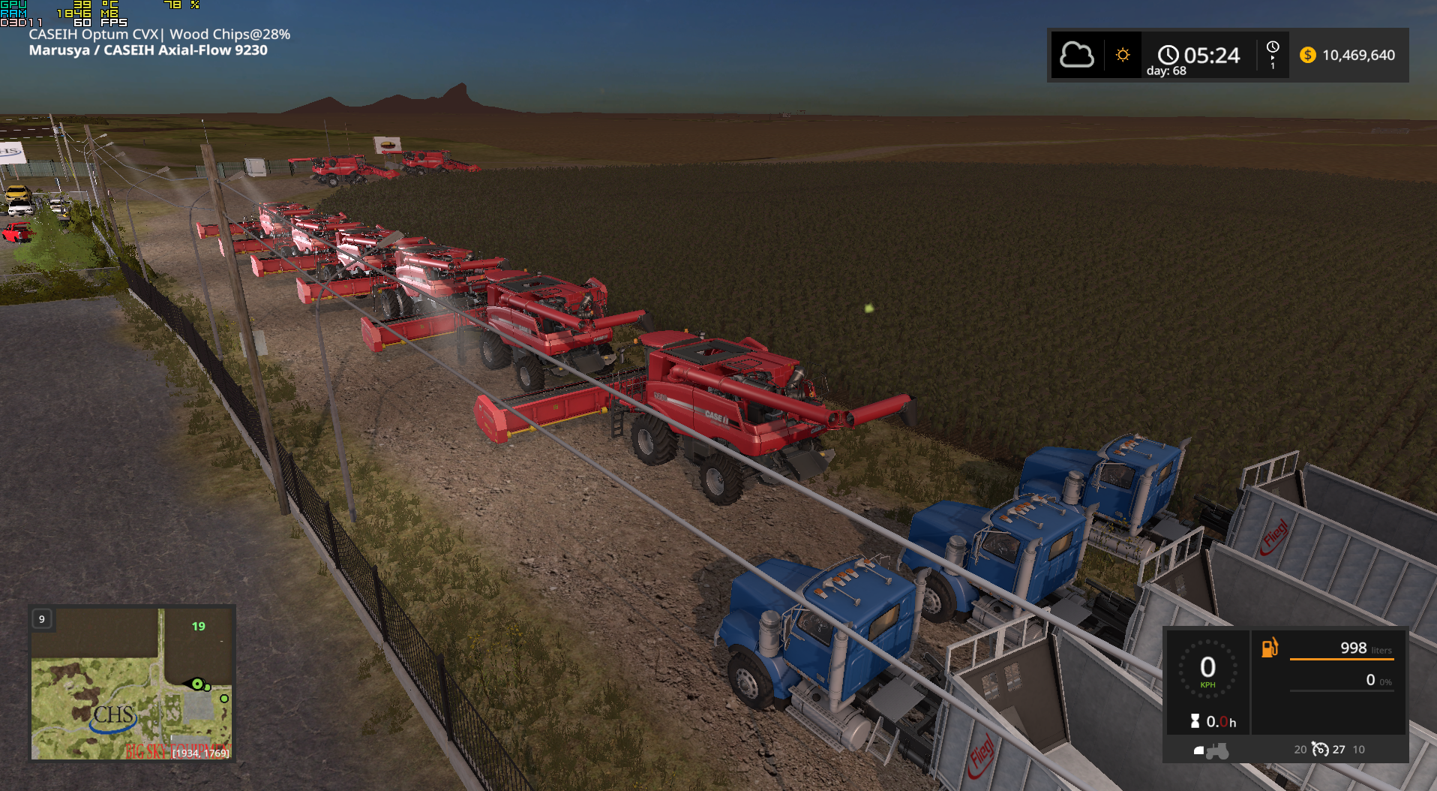Click the time scale stopwatch icon

pos(1272,50)
